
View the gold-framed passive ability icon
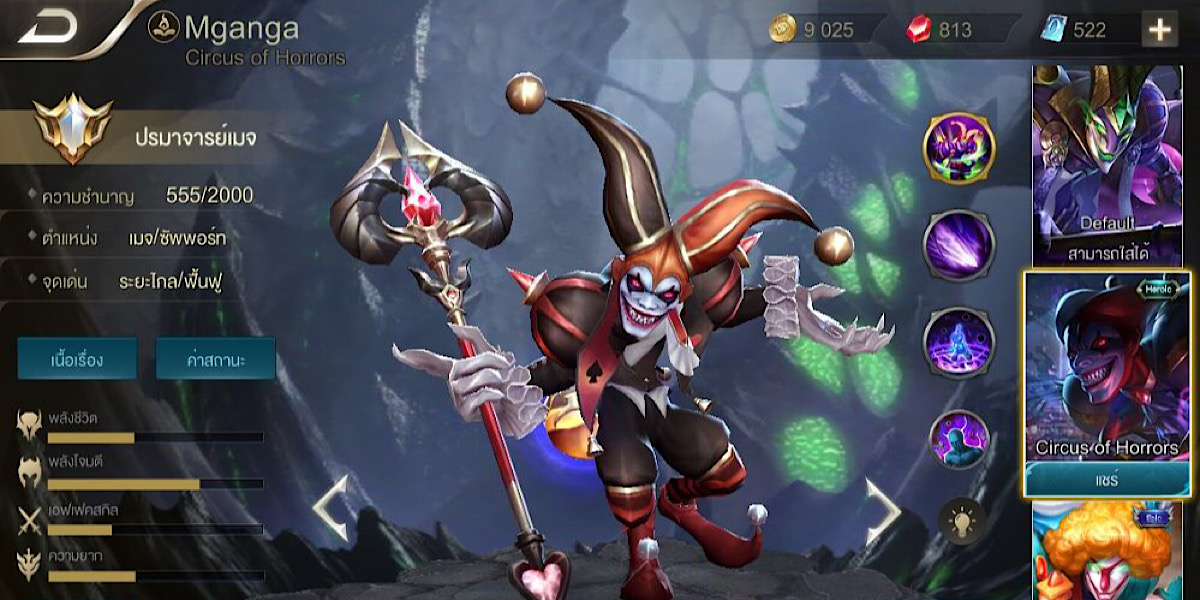tap(958, 148)
